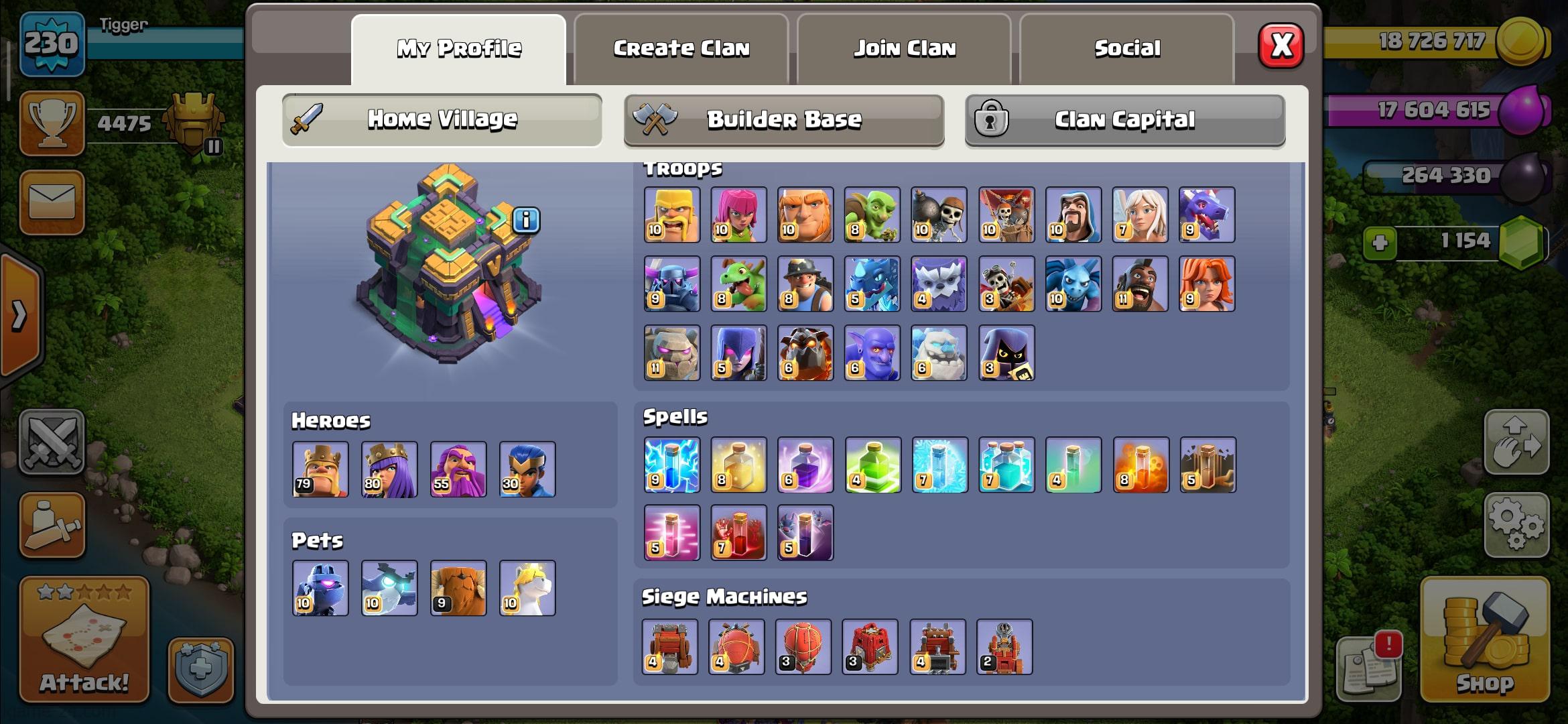Pick the Archer Queen hero icon
Viewport: 1568px width, 724px height.
point(389,469)
